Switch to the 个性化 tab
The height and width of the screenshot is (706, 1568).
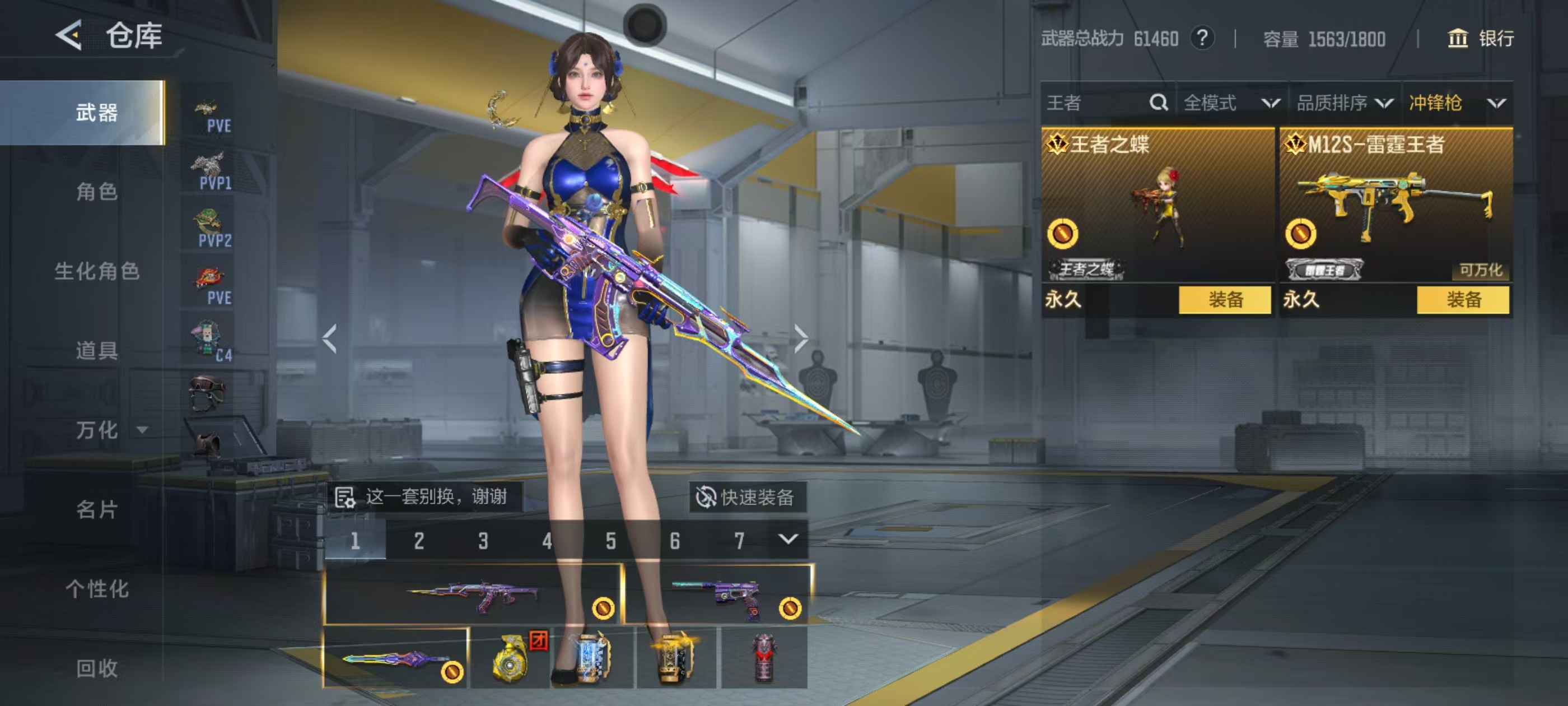(97, 588)
